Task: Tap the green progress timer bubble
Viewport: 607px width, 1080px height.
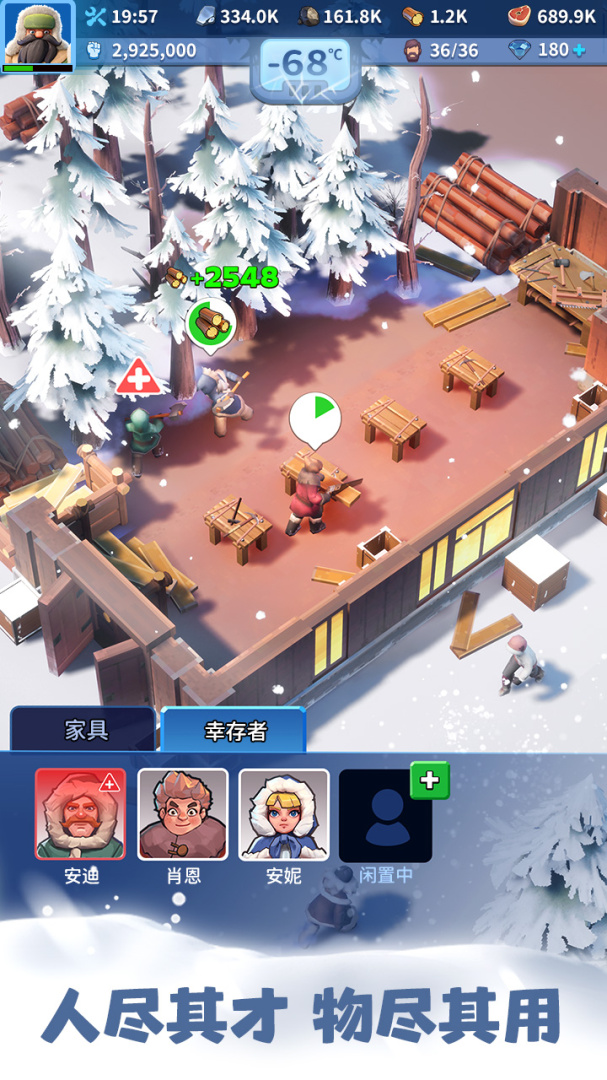Action: pyautogui.click(x=315, y=418)
